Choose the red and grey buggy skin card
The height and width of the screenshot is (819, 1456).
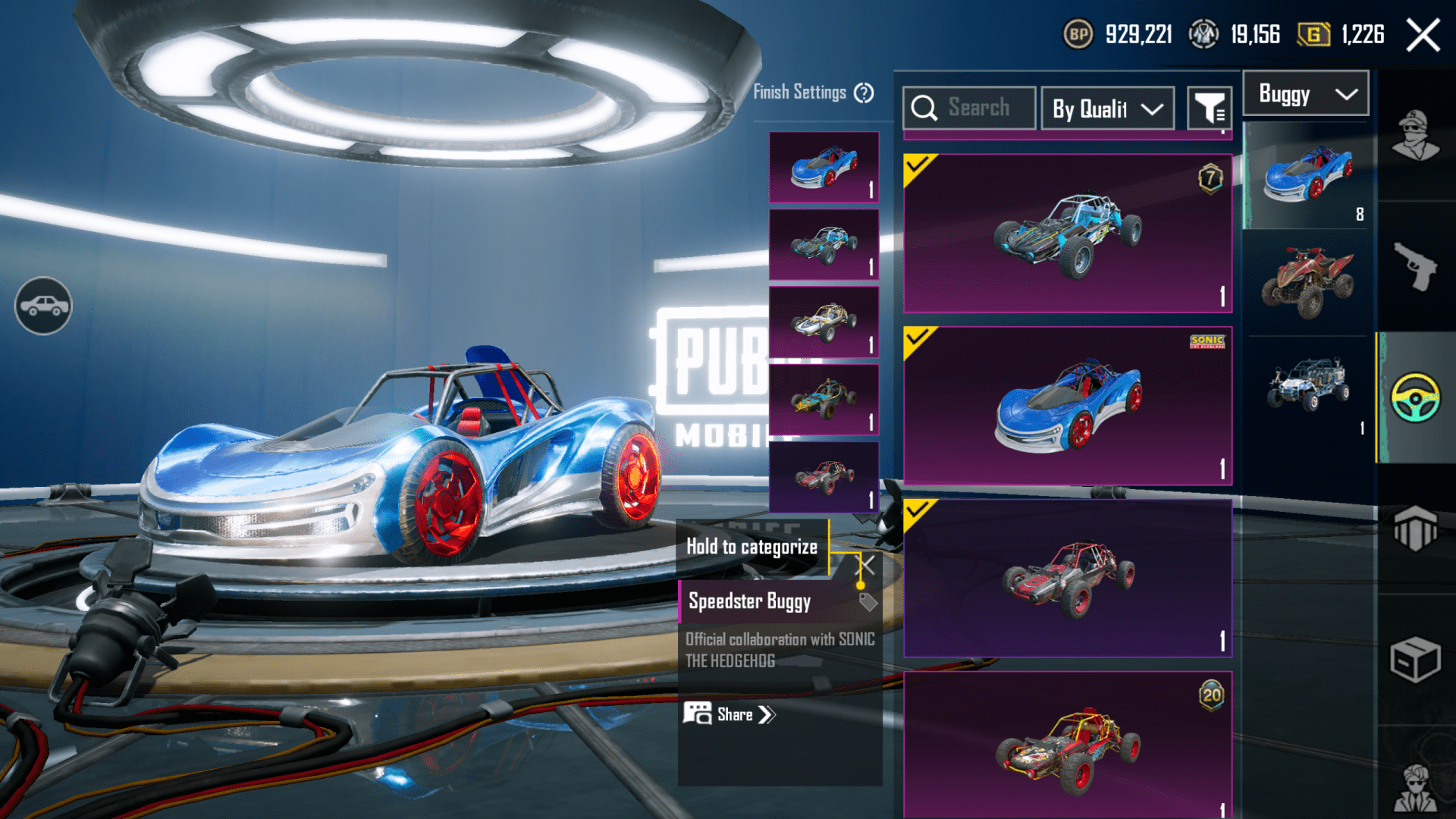[x=1067, y=578]
